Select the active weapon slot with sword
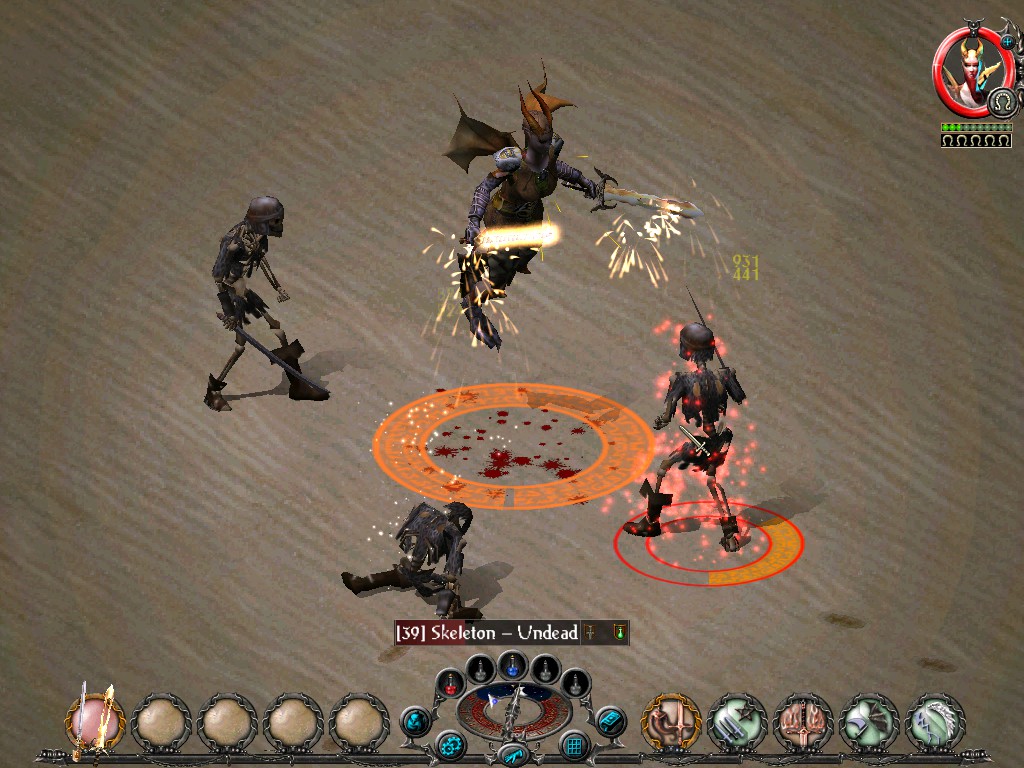This screenshot has width=1024, height=768. pyautogui.click(x=95, y=722)
